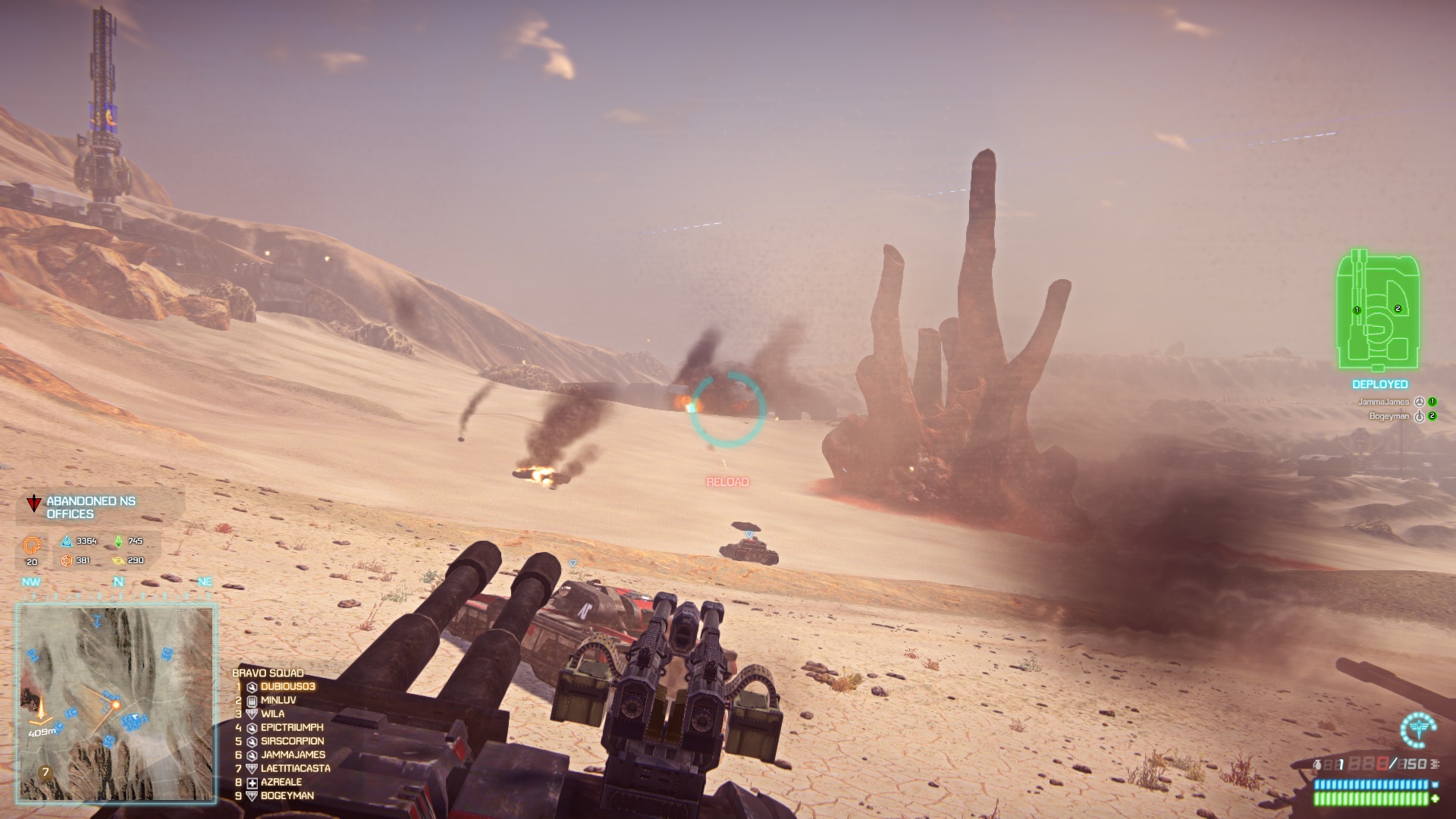Open the minimap

(x=117, y=702)
